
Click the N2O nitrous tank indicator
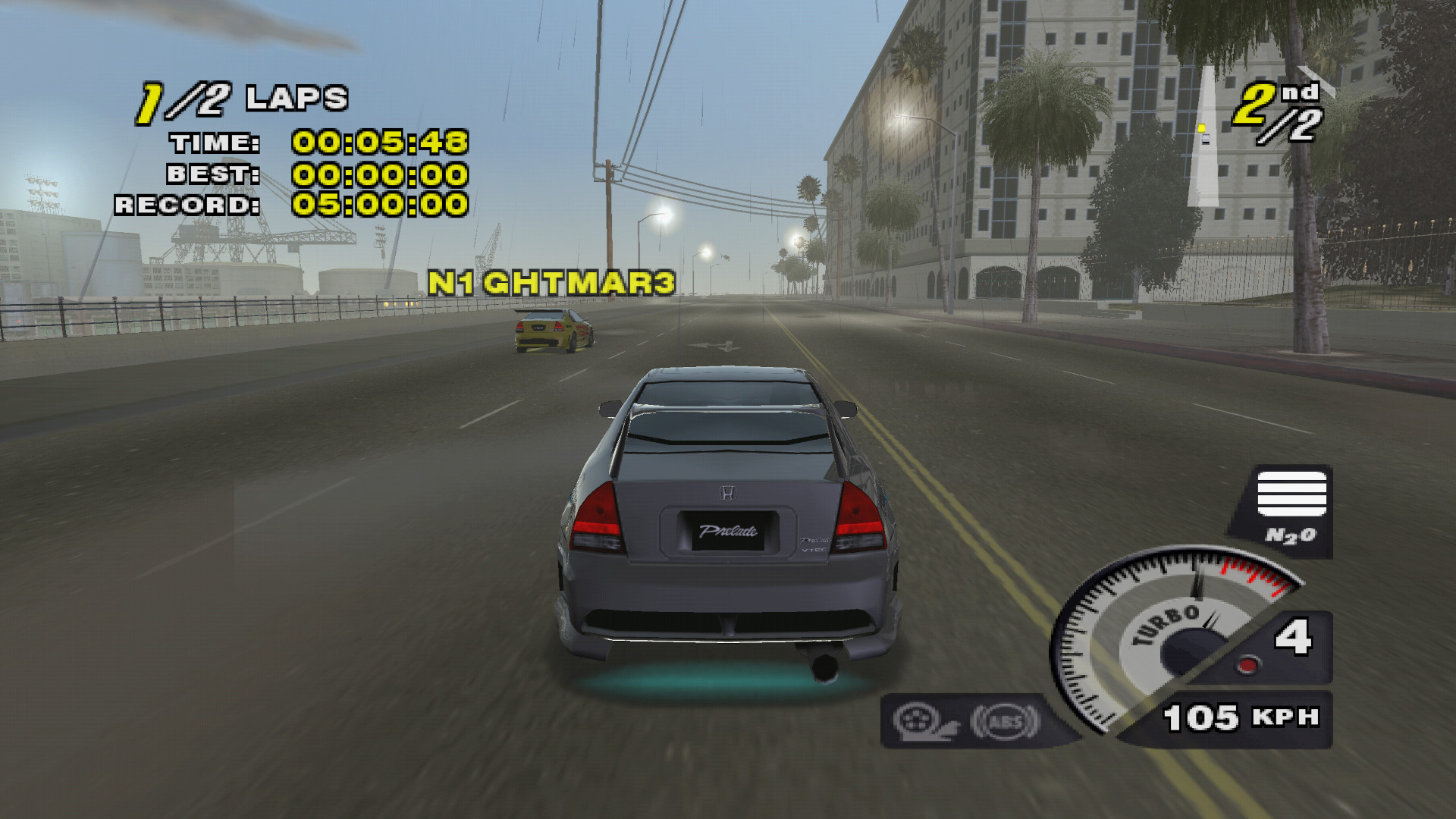click(1291, 510)
